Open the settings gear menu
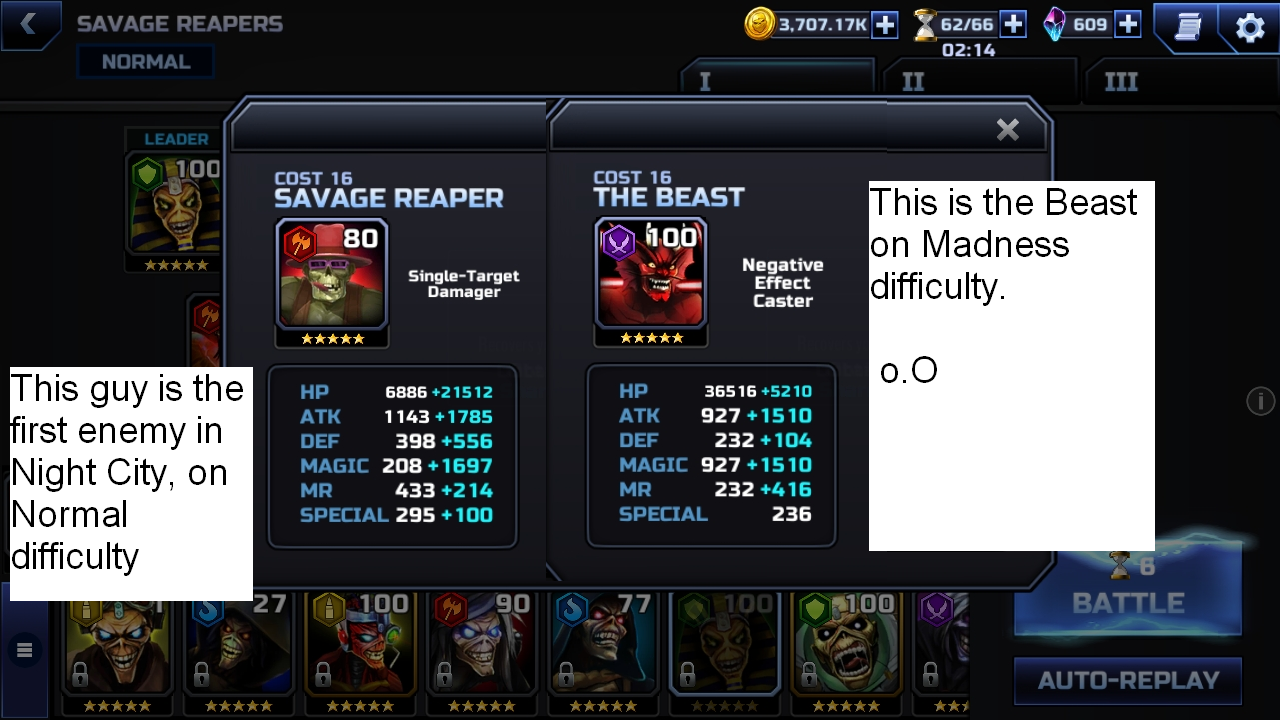1280x720 pixels. [1250, 27]
